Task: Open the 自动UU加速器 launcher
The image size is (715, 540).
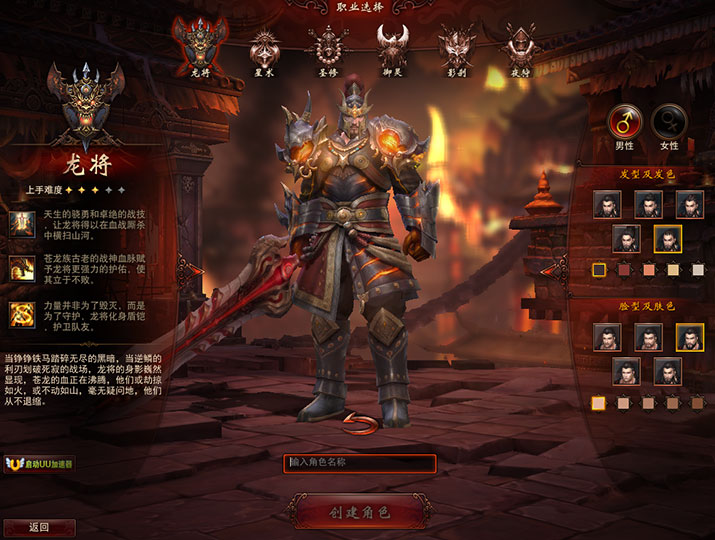Action: tap(40, 464)
